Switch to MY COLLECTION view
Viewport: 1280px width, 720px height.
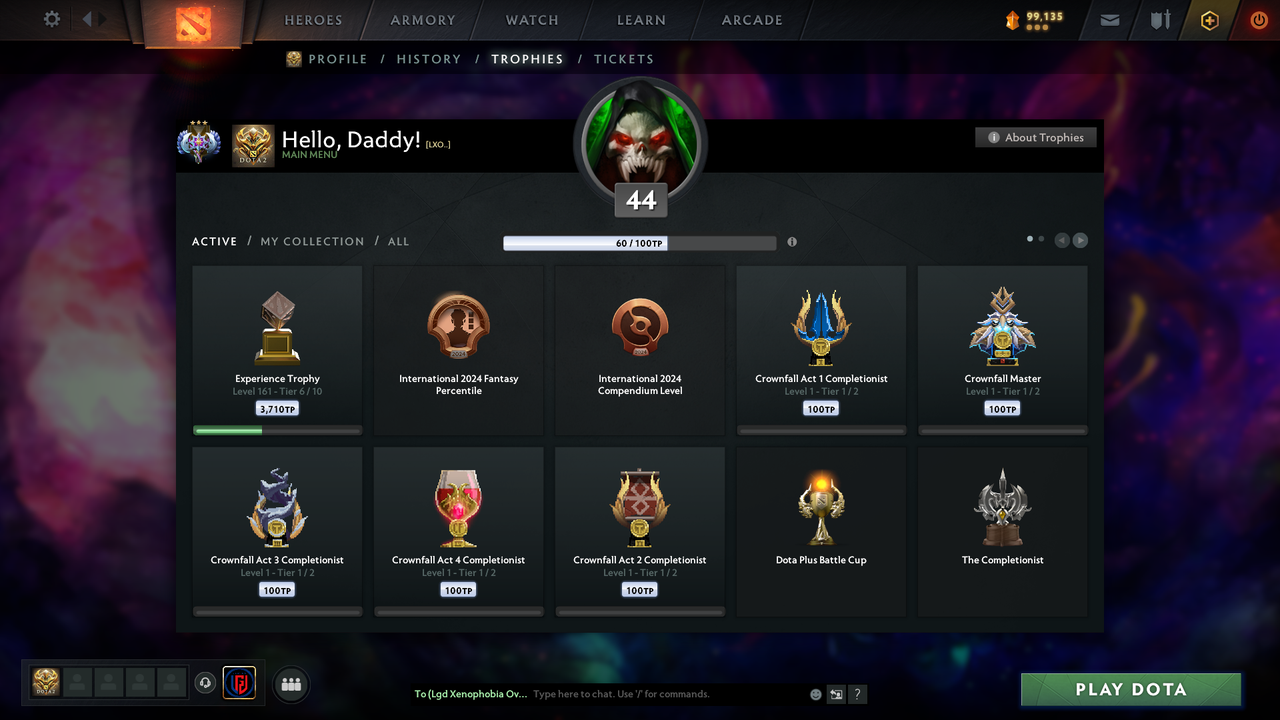point(311,241)
